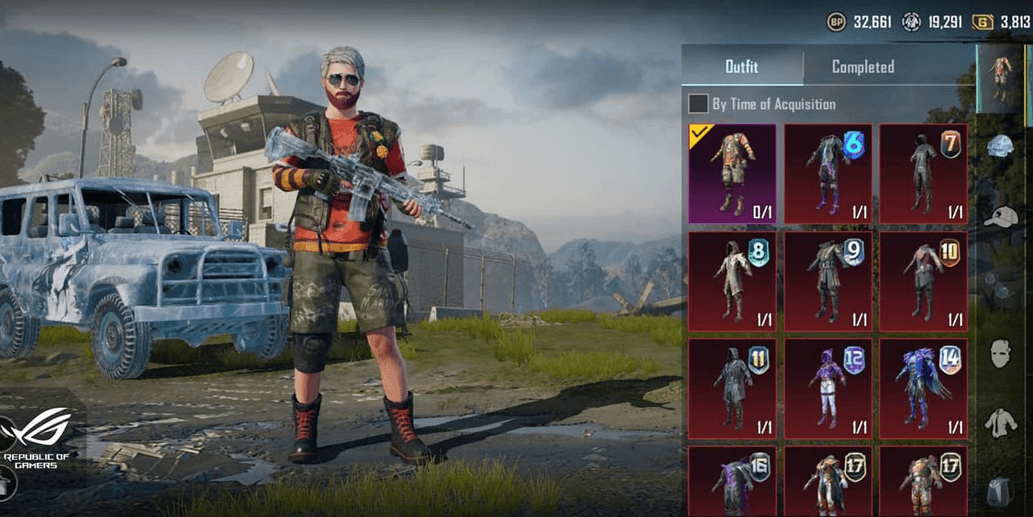
Task: Toggle the By Time of Acquisition checkbox
Action: point(698,103)
